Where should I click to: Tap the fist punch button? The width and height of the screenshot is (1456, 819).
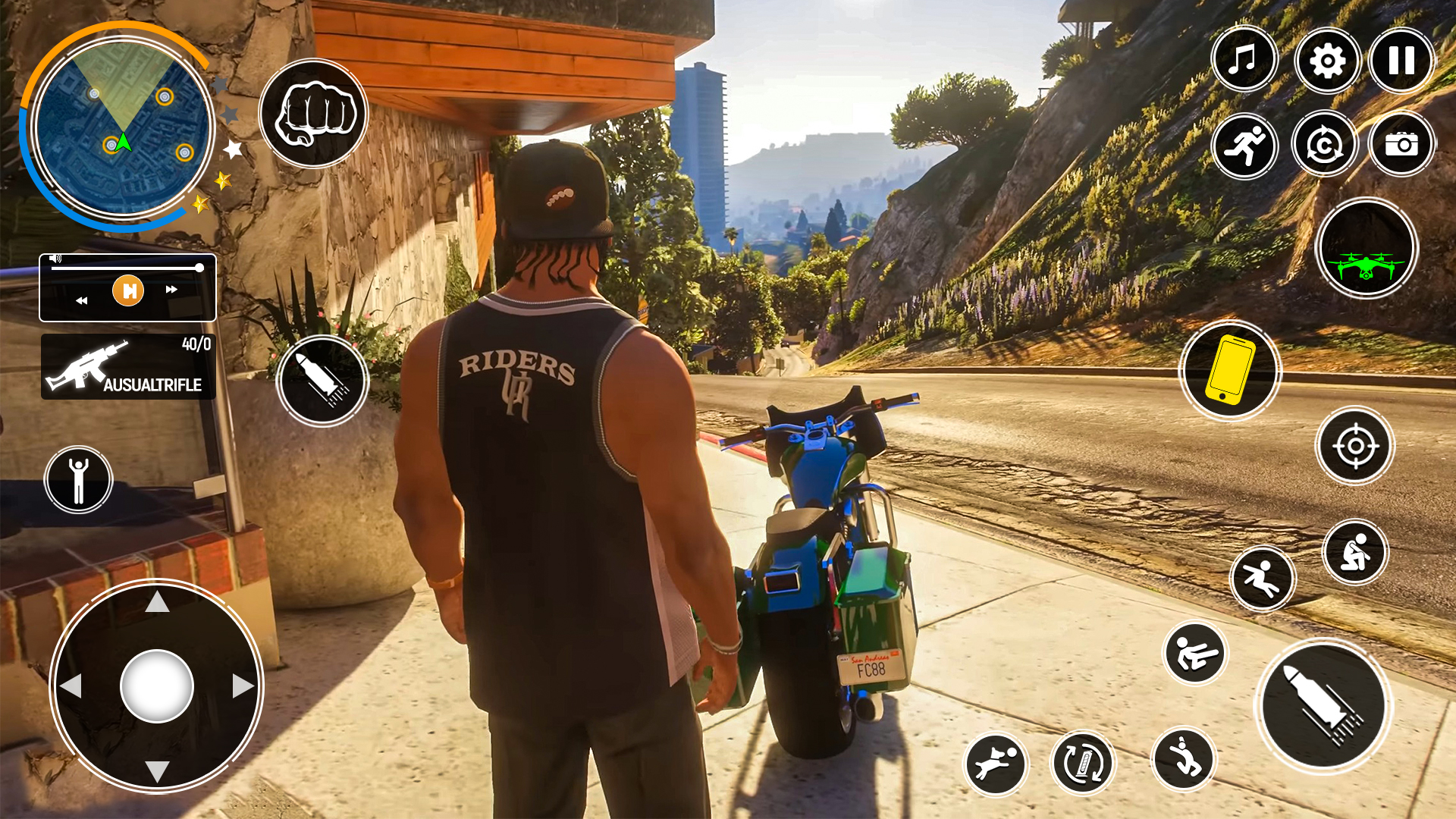click(313, 114)
